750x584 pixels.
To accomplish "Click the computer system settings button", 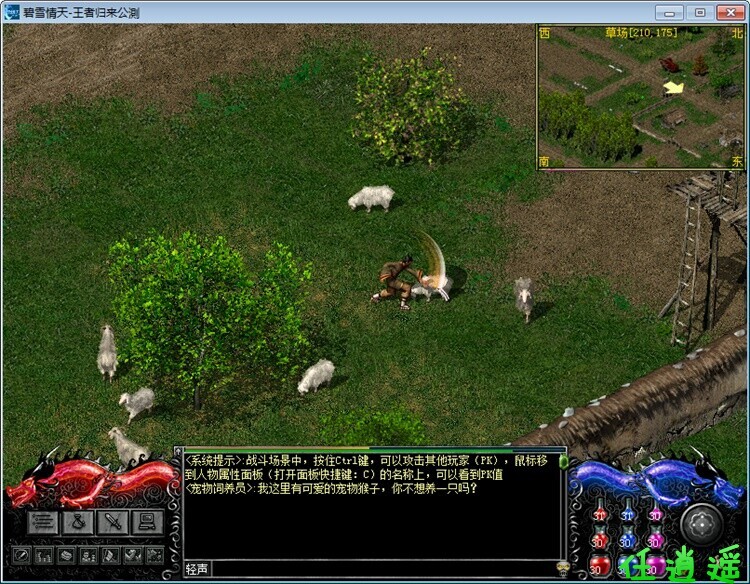I will coord(148,521).
